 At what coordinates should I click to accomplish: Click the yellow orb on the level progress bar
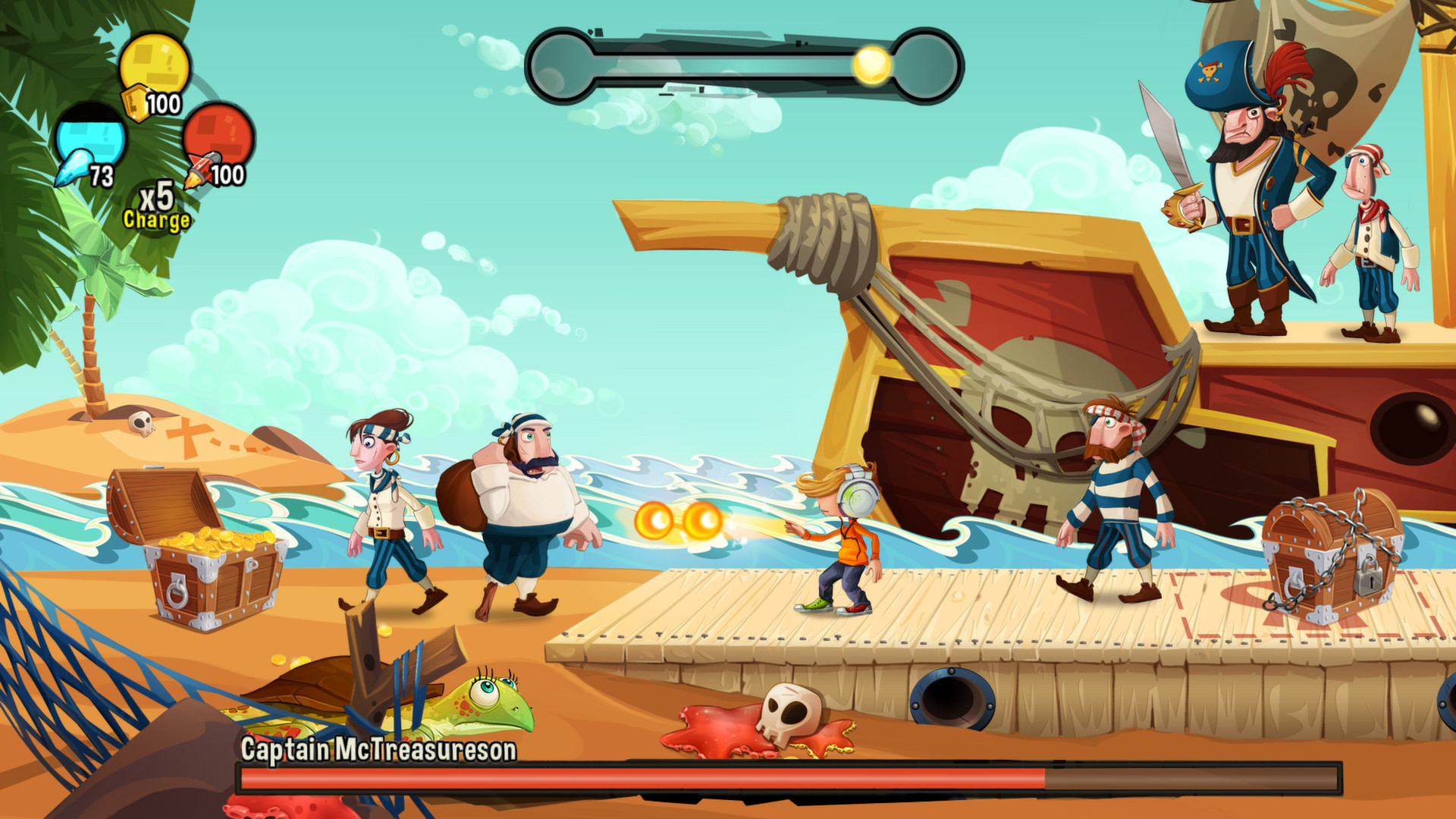(x=871, y=65)
